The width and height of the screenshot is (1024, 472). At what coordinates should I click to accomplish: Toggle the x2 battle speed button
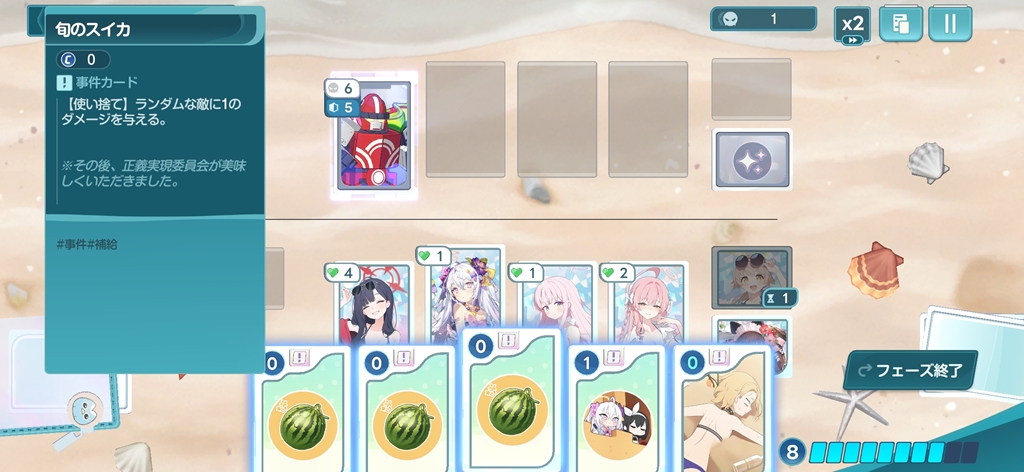click(x=852, y=25)
